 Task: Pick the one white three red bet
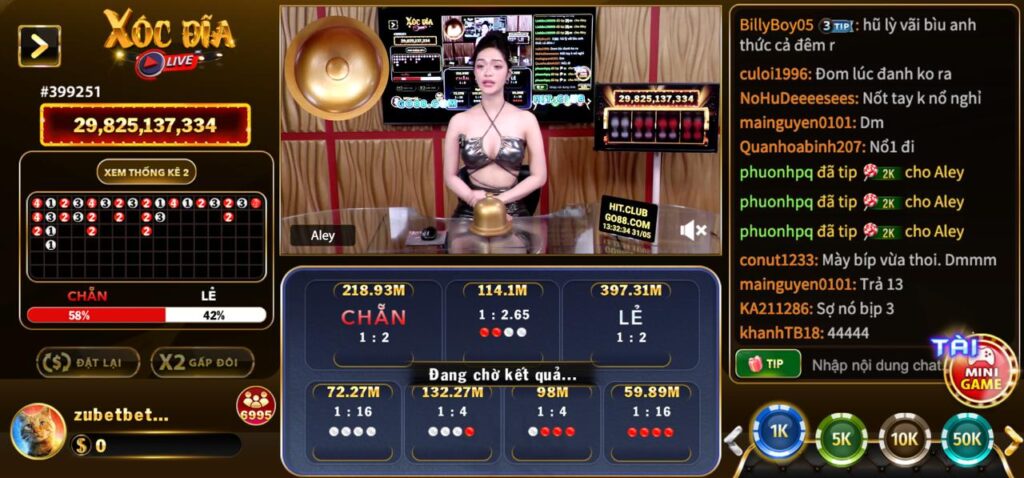click(552, 420)
